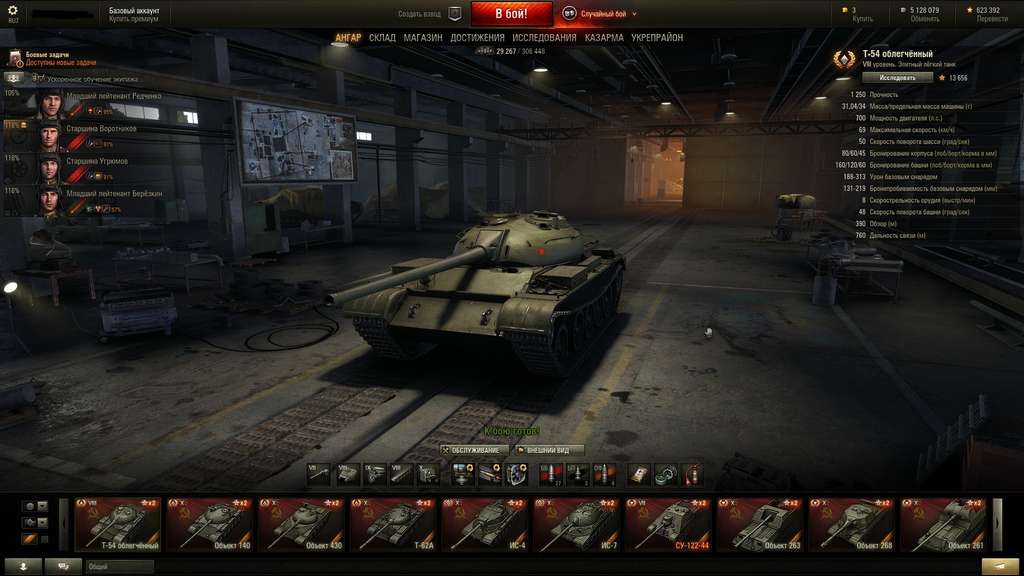Open the Исследования tab
This screenshot has width=1024, height=576.
point(544,38)
